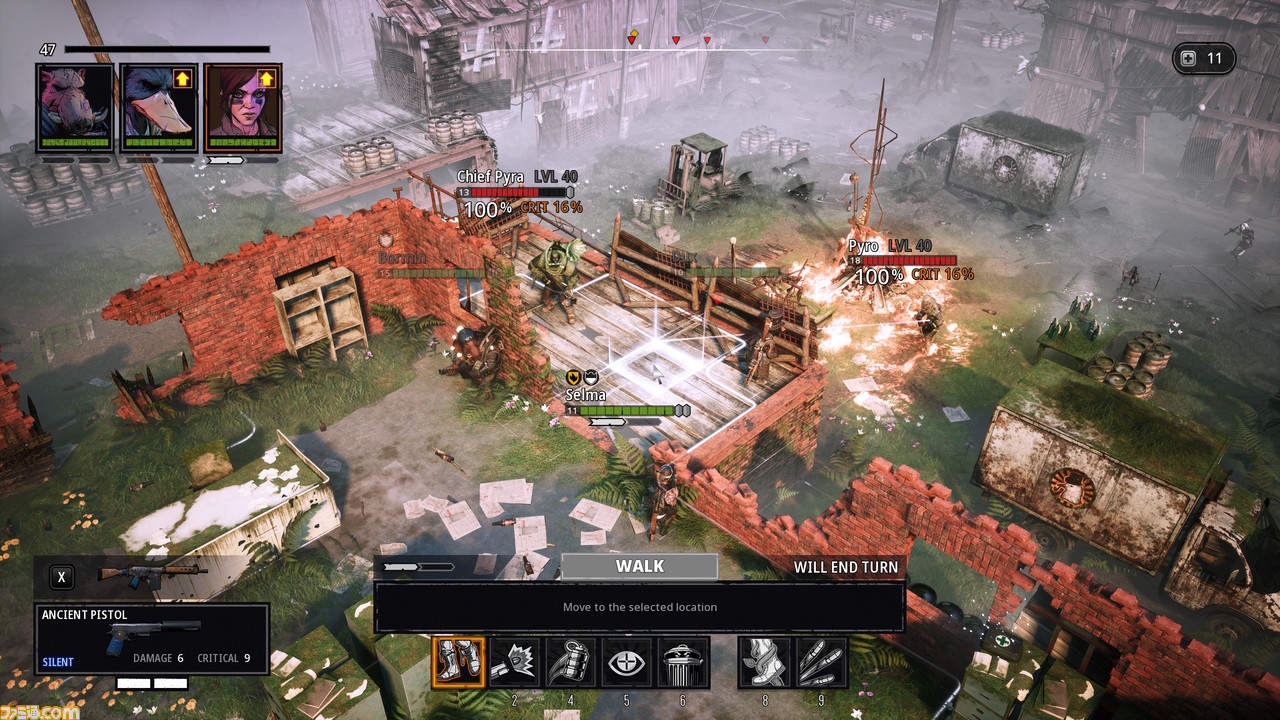Select Bormin's boar portrait
Screen dimensions: 1280x720
74,107
